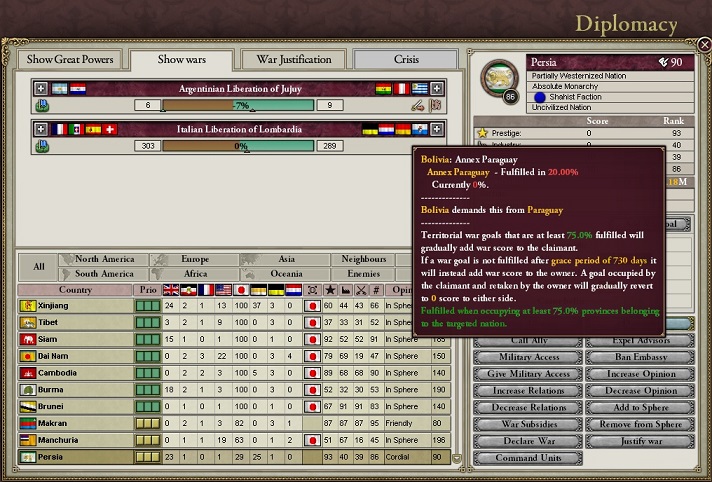Open the War Justification tab
Image resolution: width=712 pixels, height=482 pixels.
point(293,59)
